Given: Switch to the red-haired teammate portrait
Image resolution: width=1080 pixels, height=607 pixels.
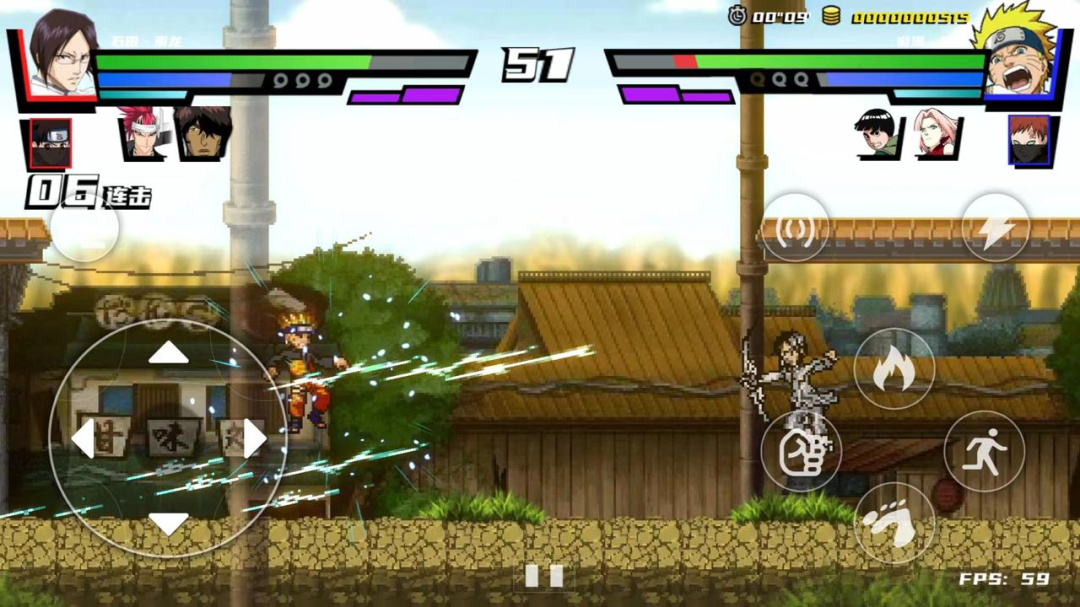Looking at the screenshot, I should pos(142,133).
